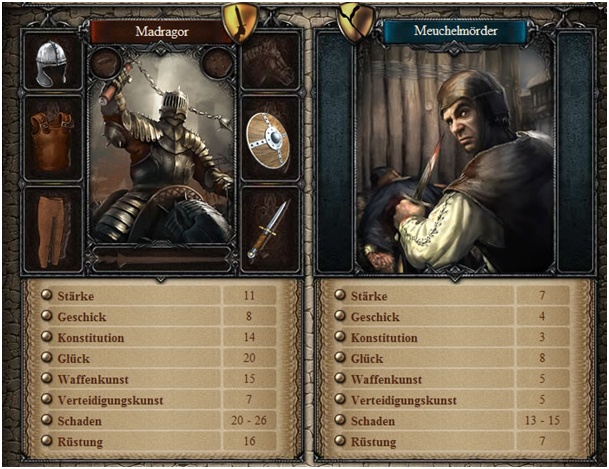
Task: Select the round wooden shield slot
Action: 269,139
